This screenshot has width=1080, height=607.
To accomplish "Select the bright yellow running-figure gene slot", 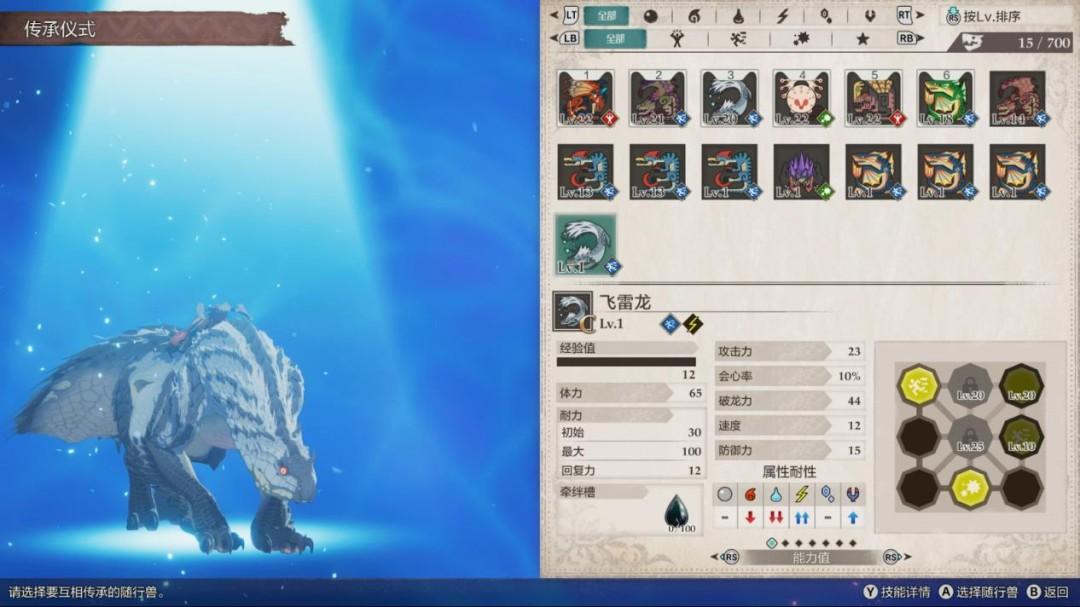I will click(918, 384).
